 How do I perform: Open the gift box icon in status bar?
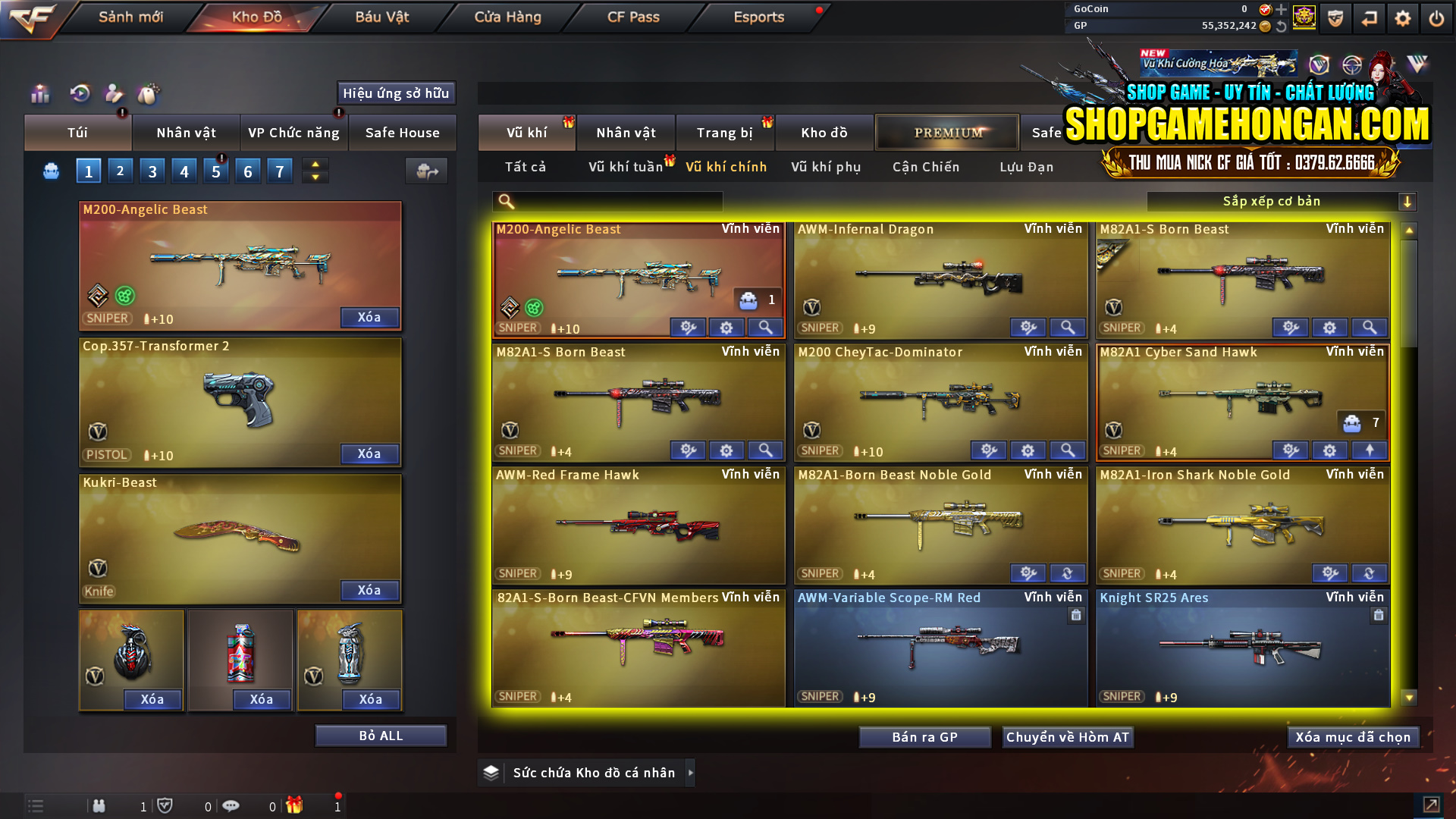pyautogui.click(x=296, y=806)
